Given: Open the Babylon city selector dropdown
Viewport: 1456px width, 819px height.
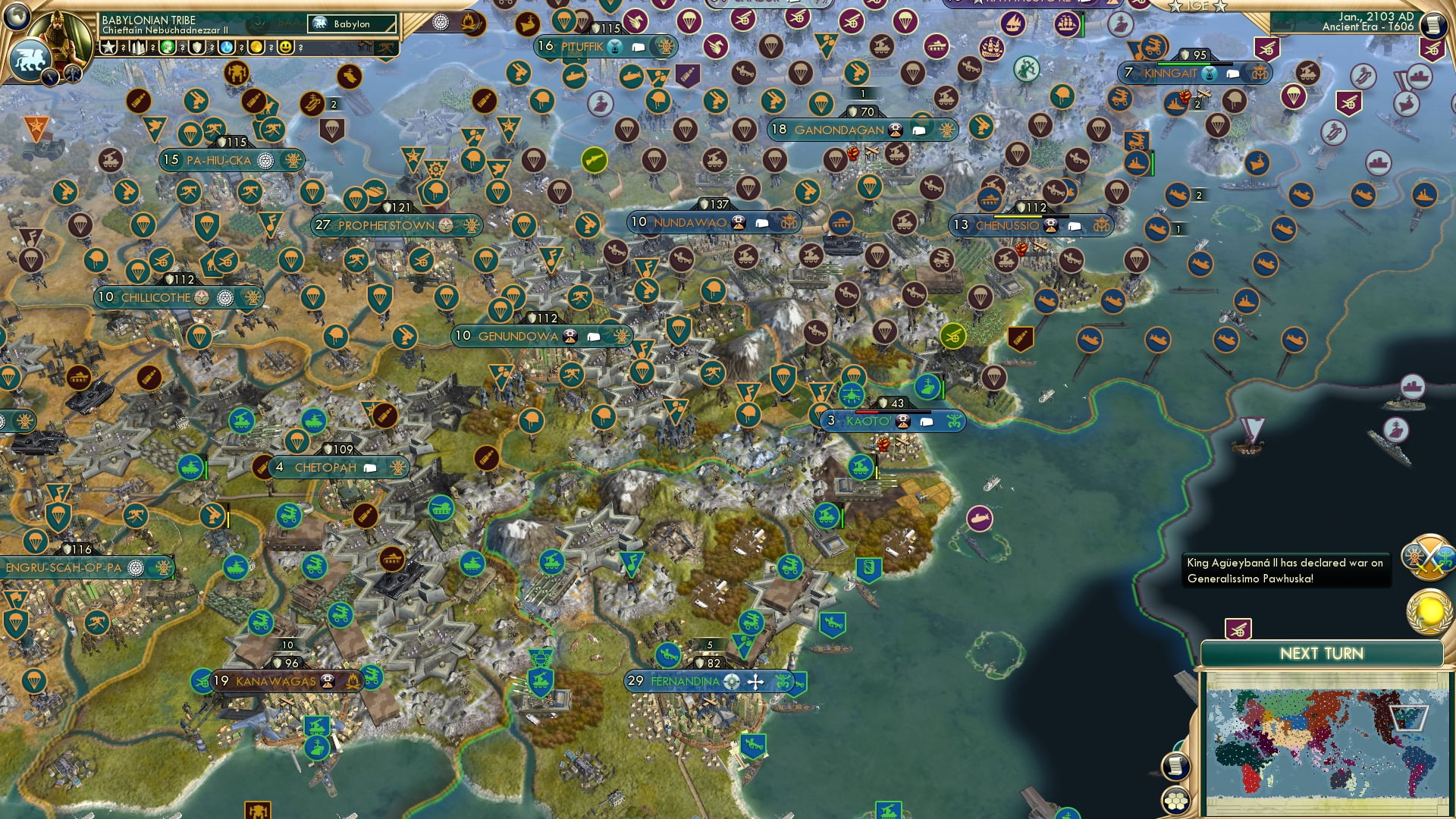Looking at the screenshot, I should click(350, 24).
